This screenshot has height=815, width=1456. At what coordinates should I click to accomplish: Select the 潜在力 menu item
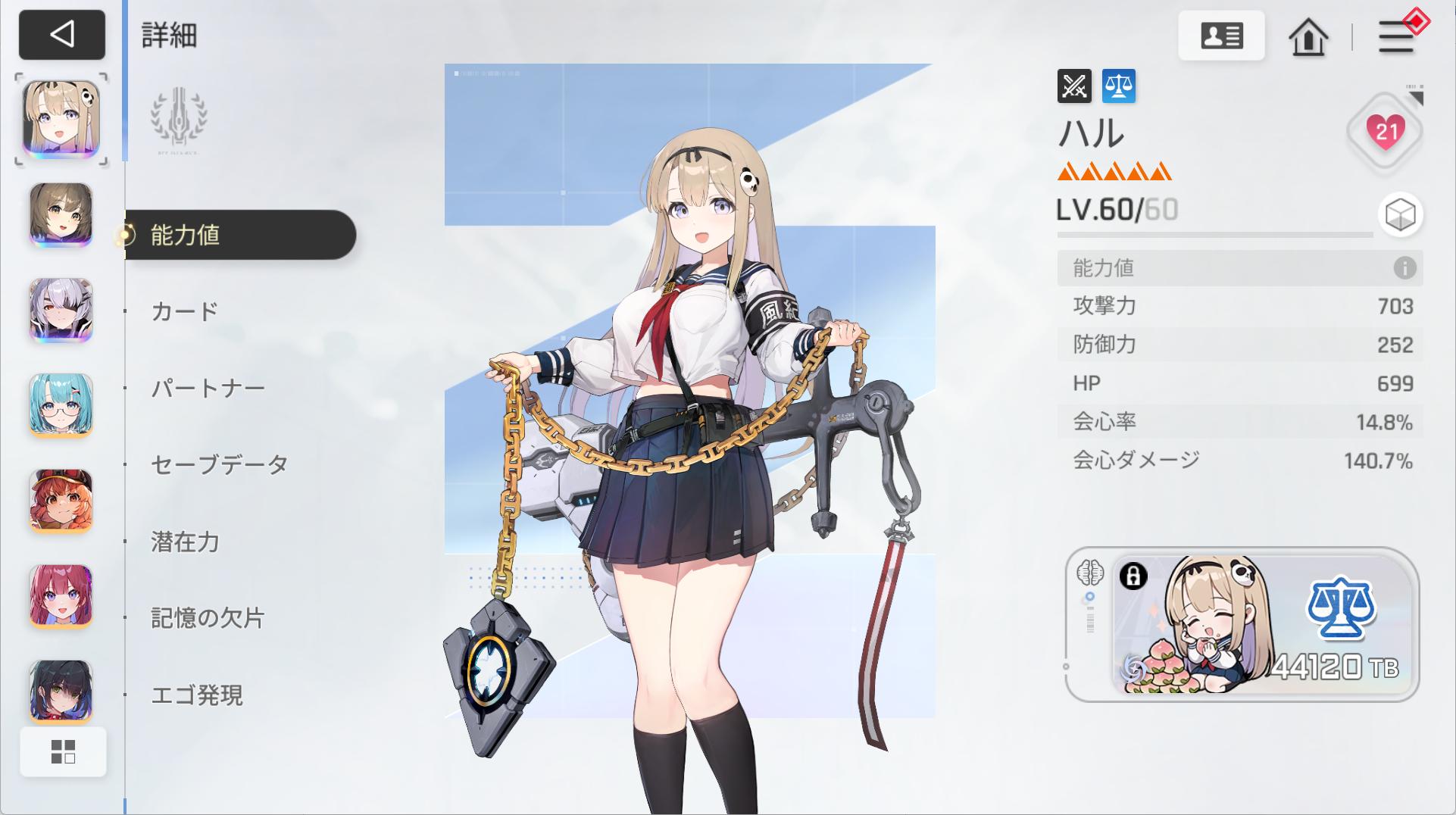coord(183,541)
